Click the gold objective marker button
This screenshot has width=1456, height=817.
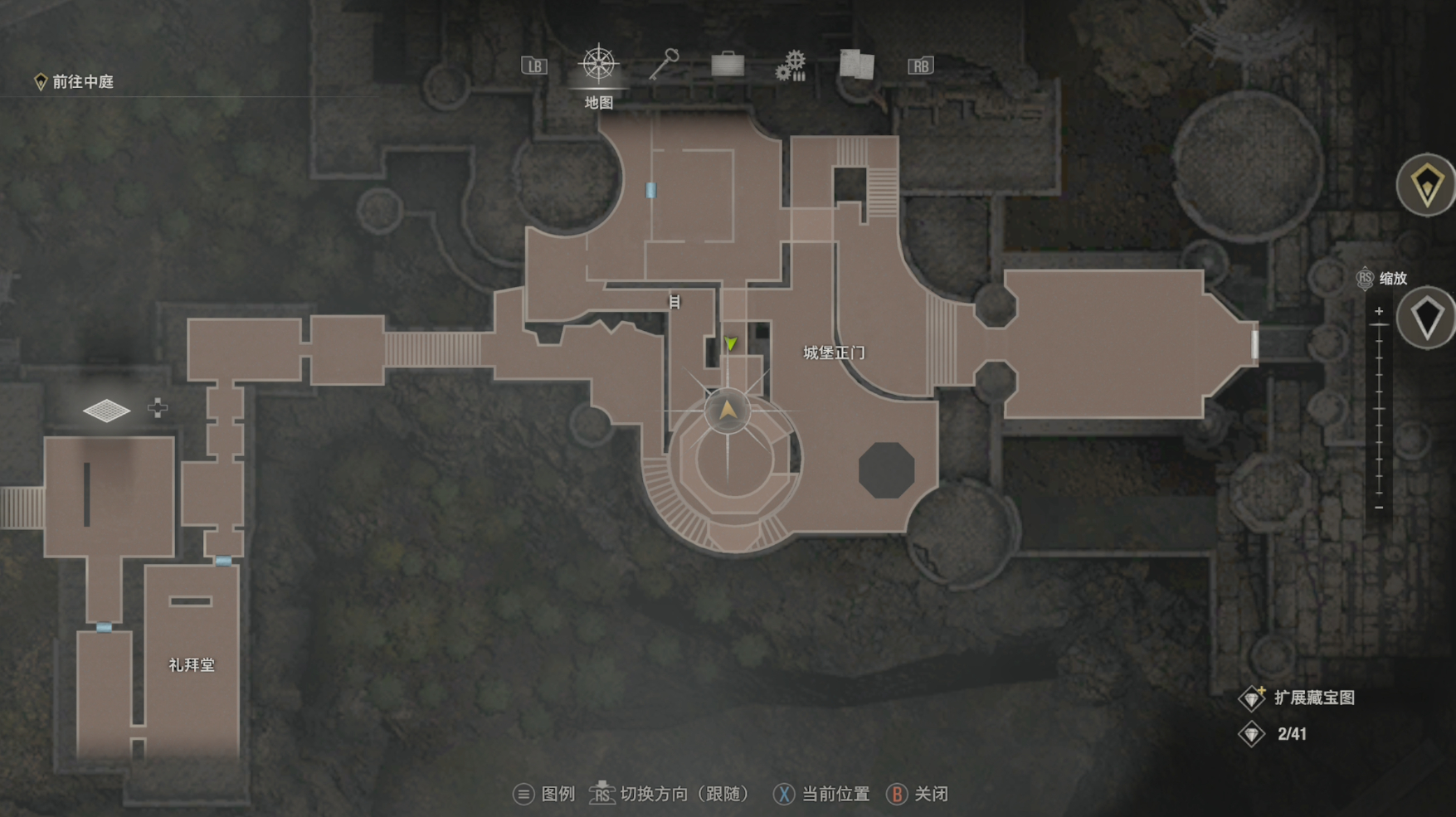coord(1426,184)
